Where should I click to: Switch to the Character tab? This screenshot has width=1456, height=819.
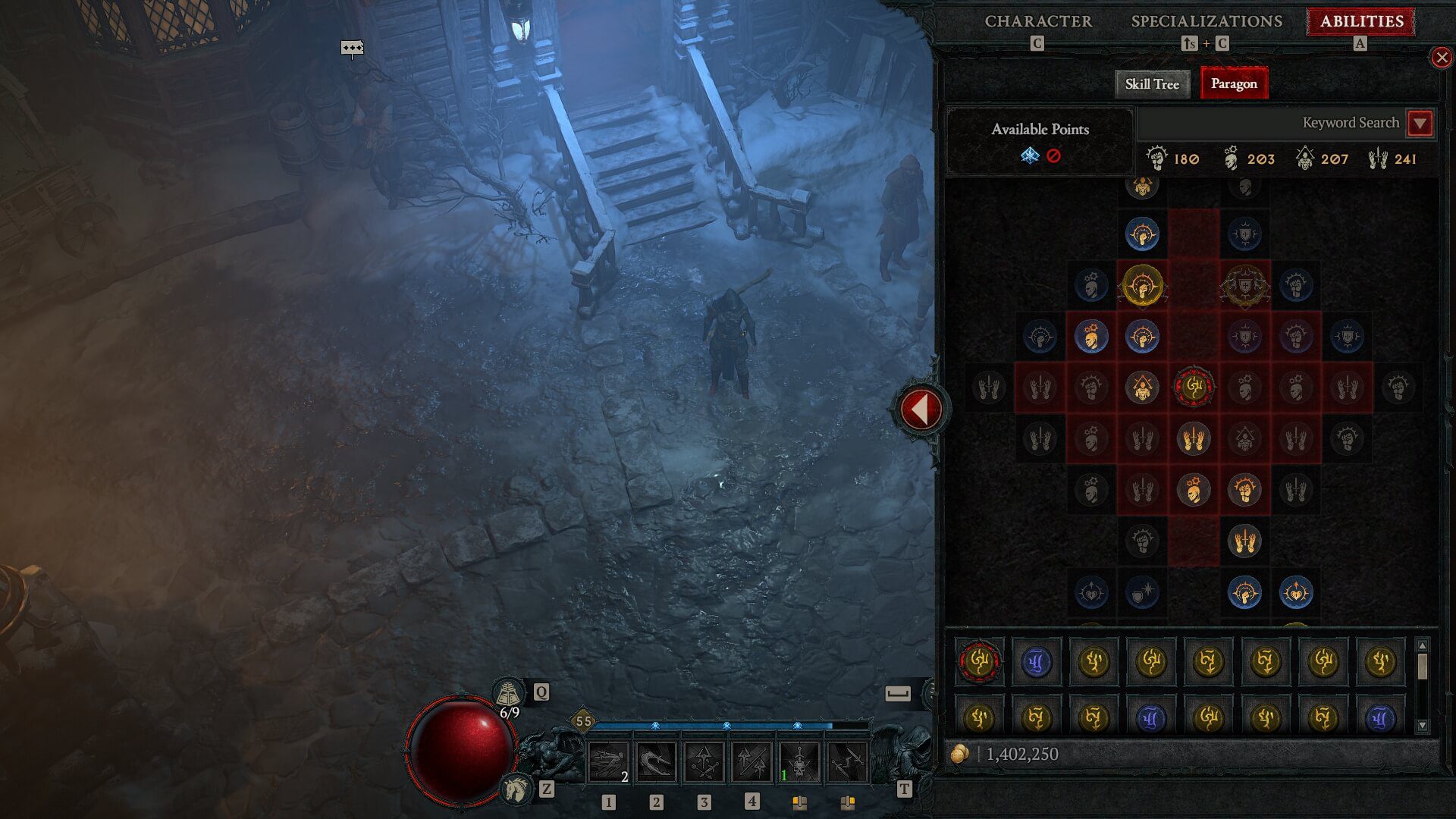pos(1038,21)
